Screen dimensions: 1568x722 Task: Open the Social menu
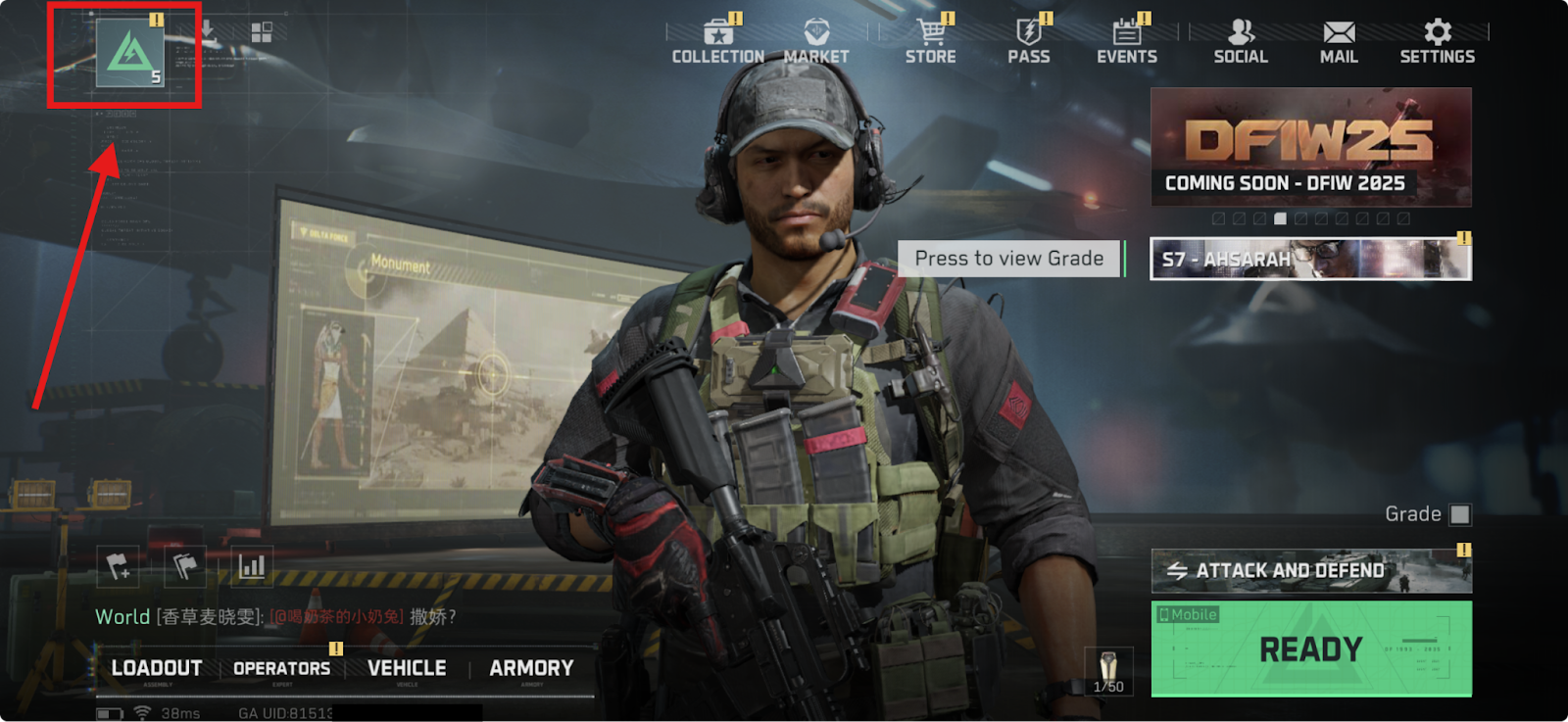1241,42
